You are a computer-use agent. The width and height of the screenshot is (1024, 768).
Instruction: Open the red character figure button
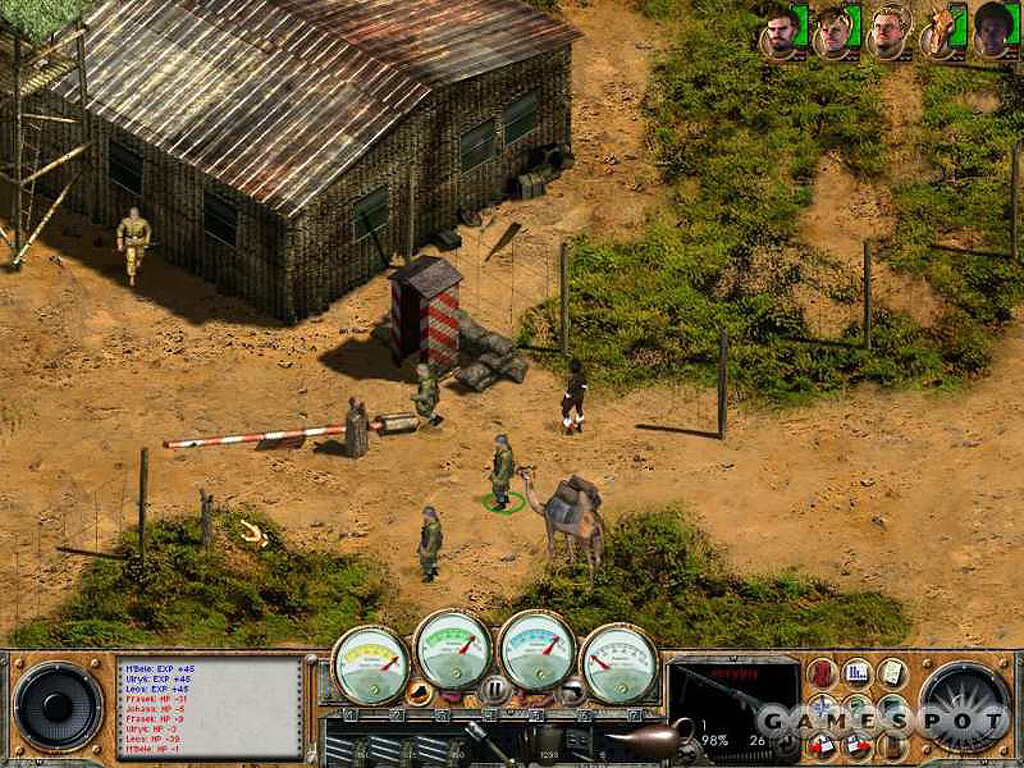[x=822, y=673]
